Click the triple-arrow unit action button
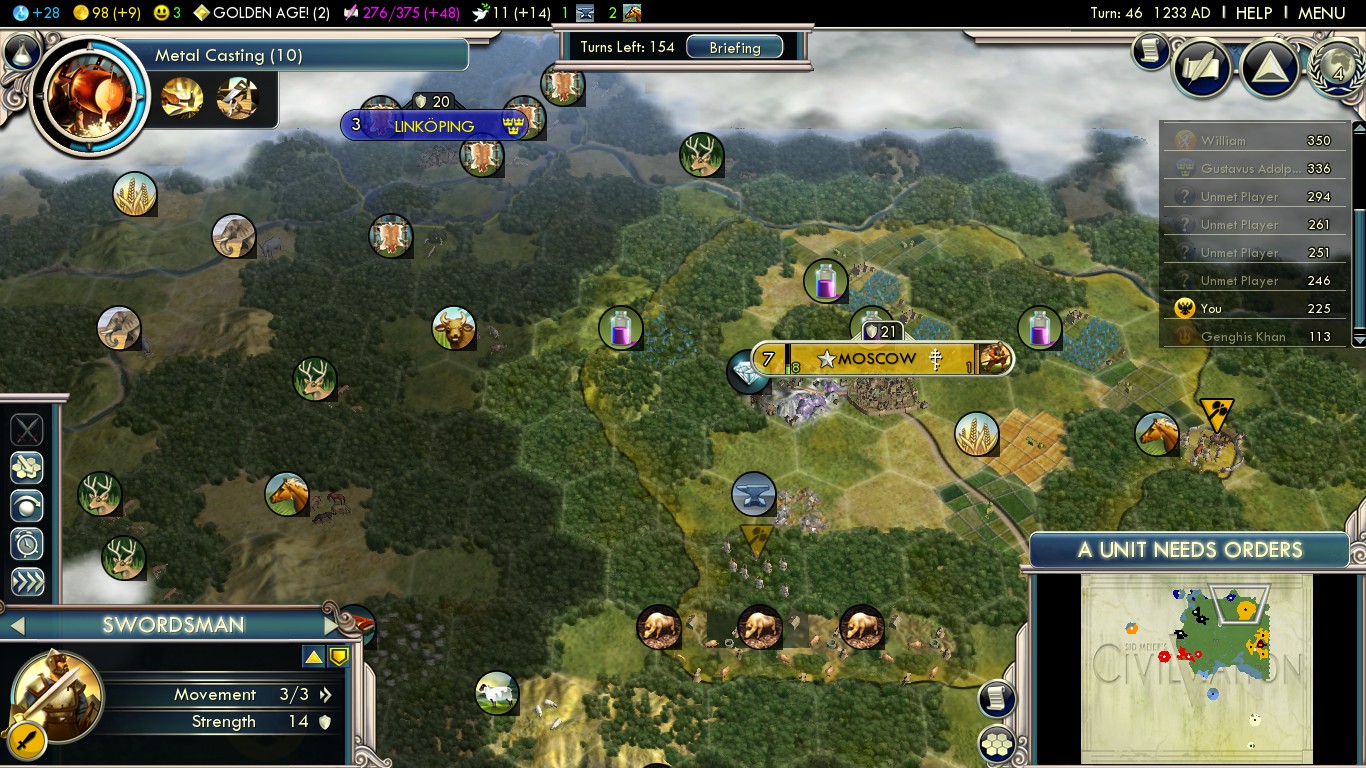The image size is (1366, 768). [27, 582]
